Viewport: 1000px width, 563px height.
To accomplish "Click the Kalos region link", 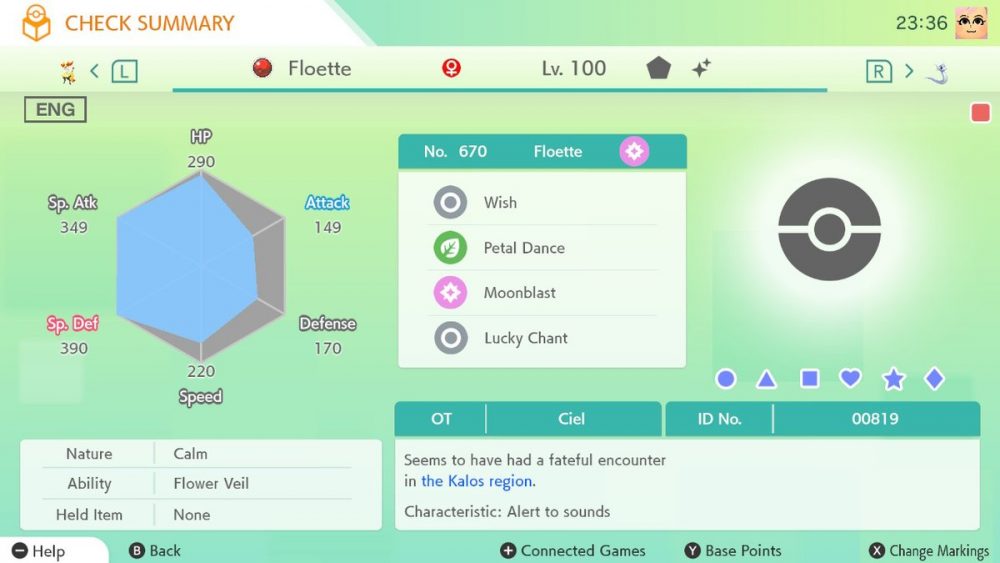I will tap(477, 481).
